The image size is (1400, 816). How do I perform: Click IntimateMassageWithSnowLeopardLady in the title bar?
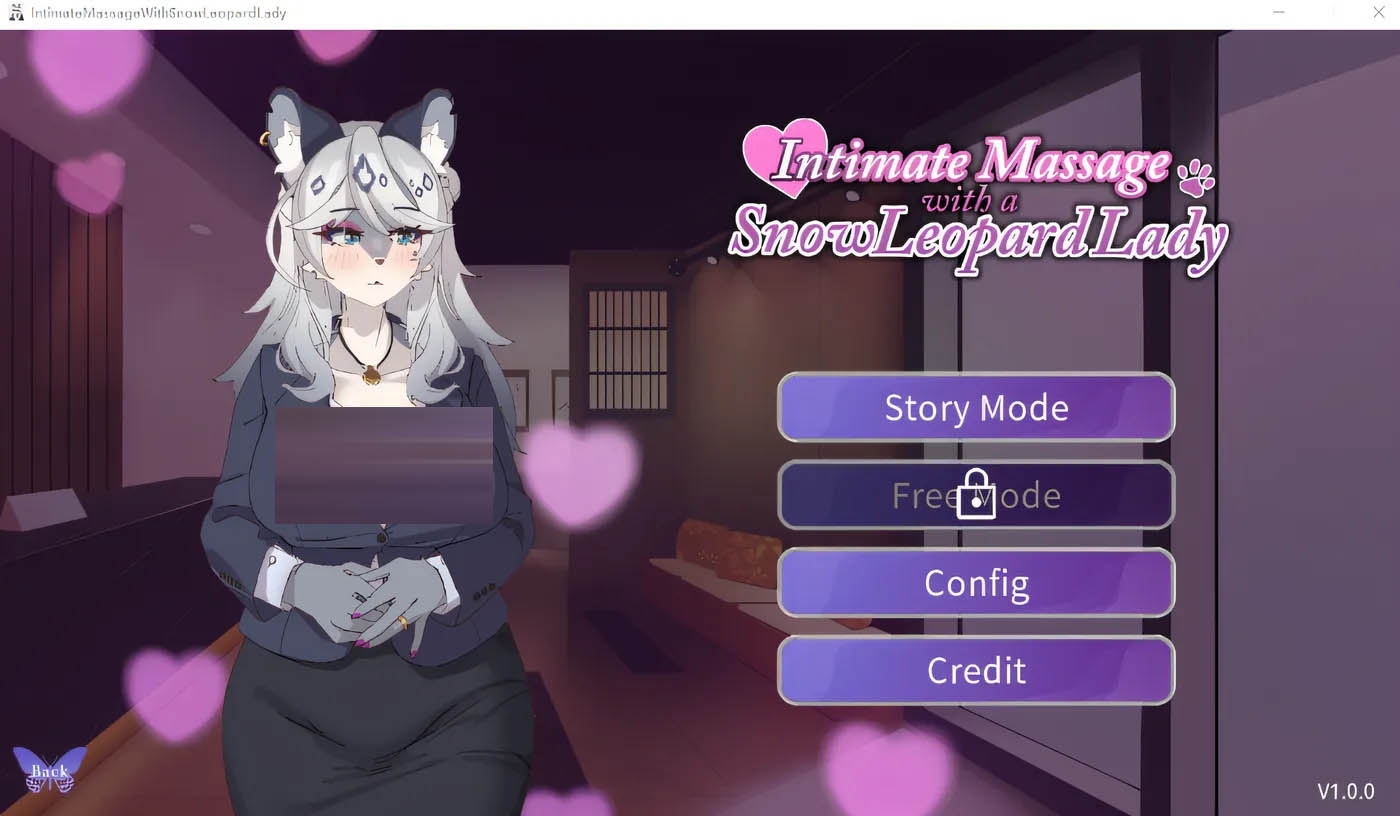155,12
